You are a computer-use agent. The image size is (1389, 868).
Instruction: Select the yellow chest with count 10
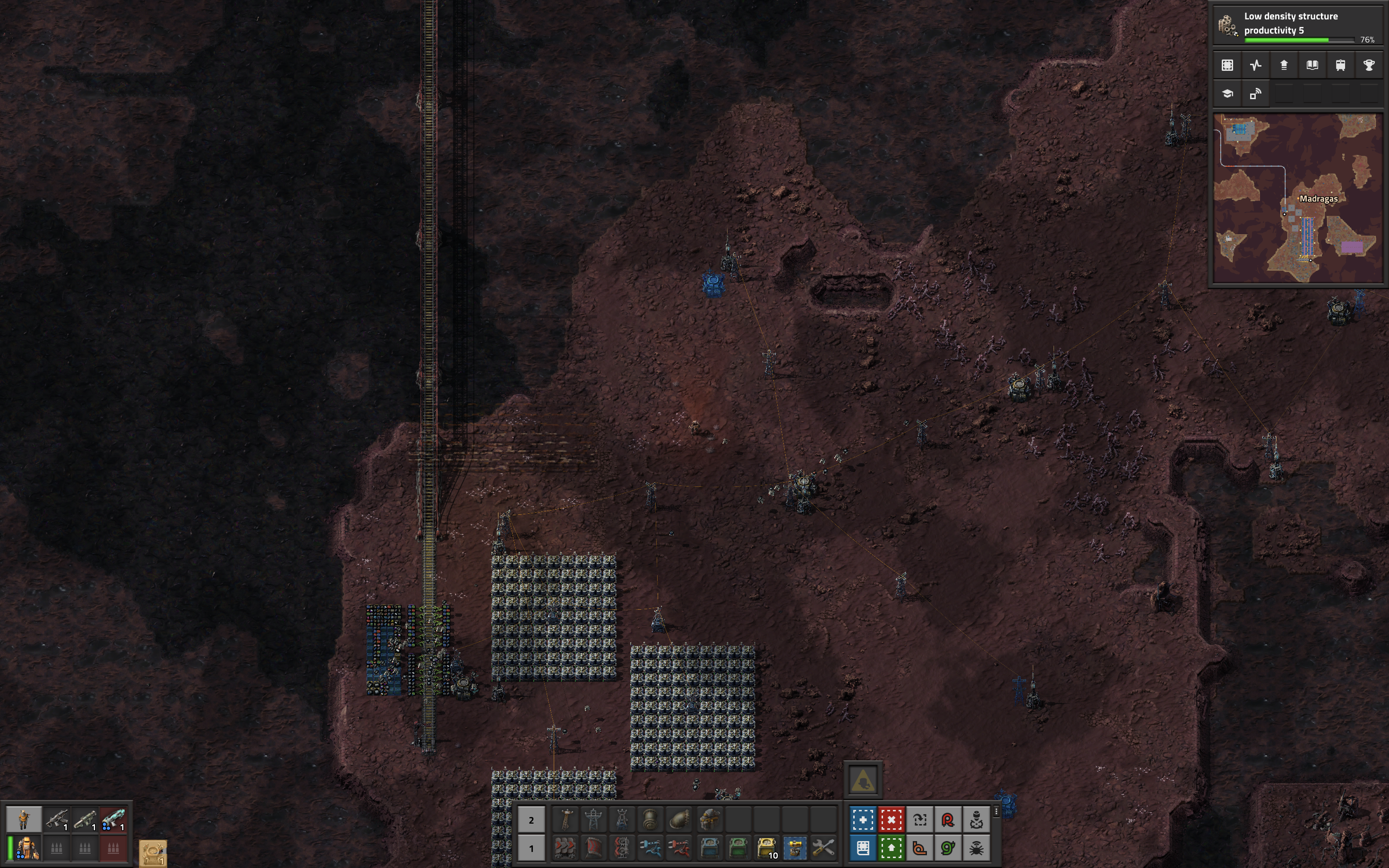click(767, 847)
